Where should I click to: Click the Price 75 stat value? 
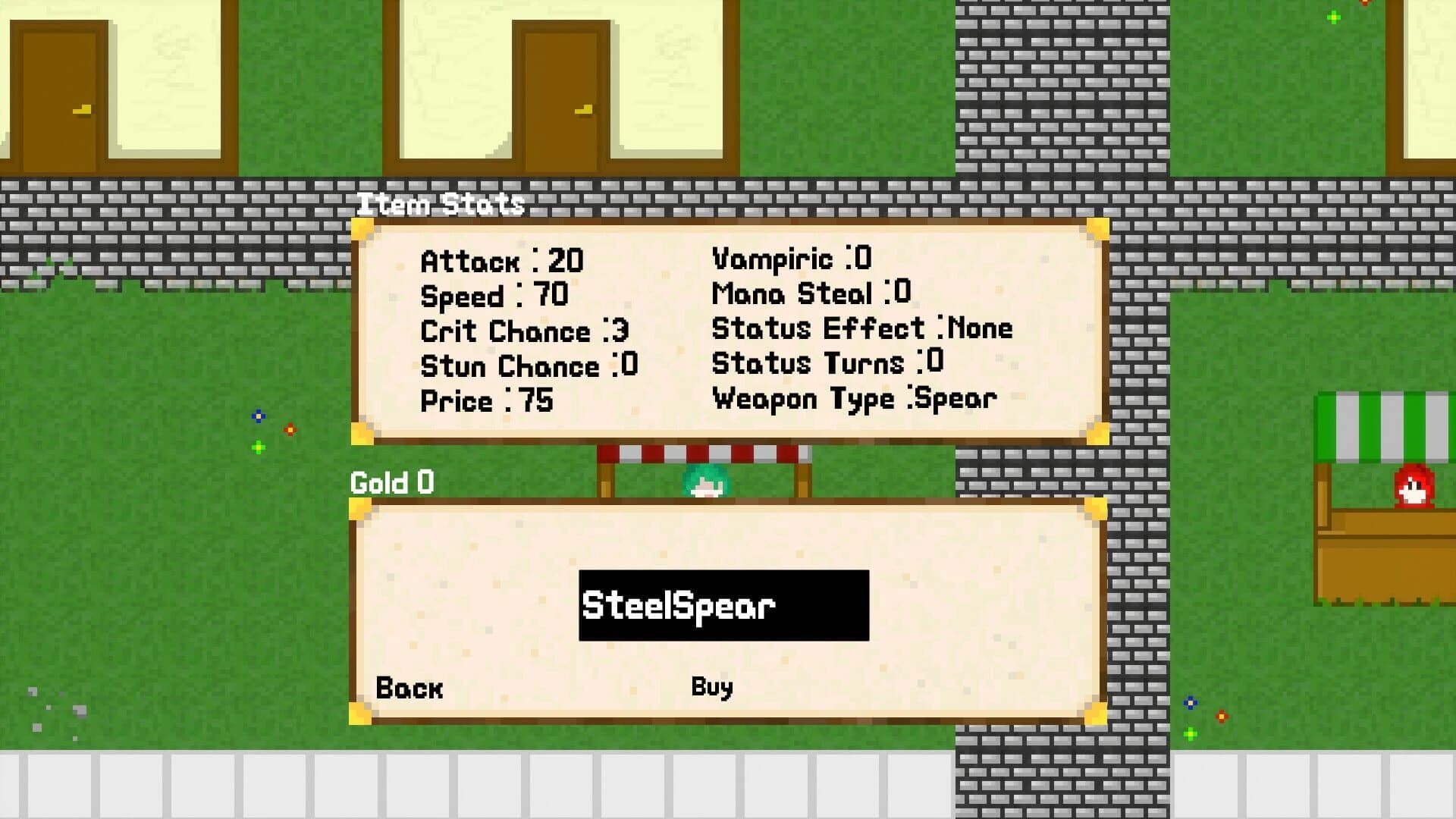click(x=536, y=401)
